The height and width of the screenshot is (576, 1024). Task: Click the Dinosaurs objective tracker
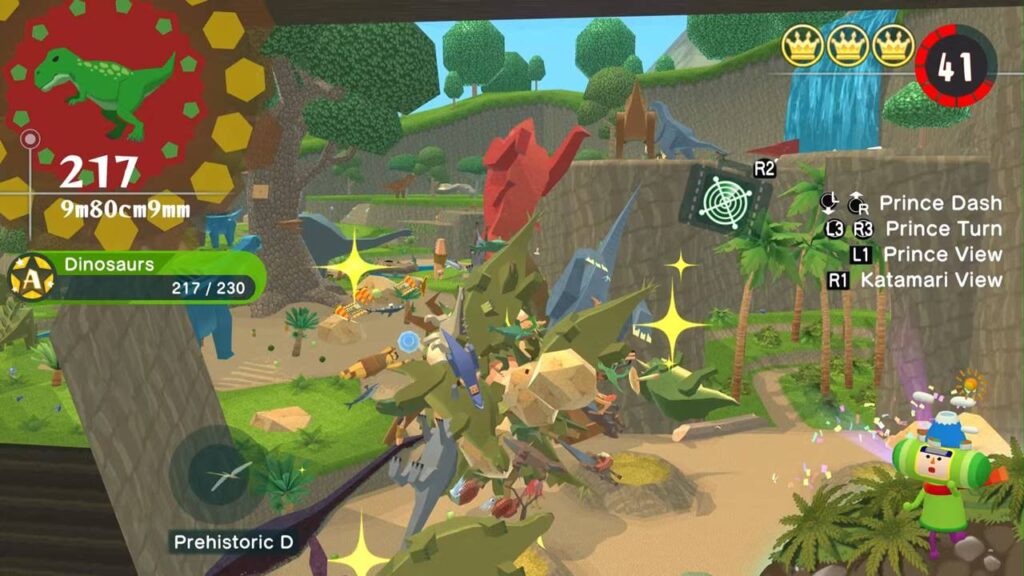(x=140, y=277)
